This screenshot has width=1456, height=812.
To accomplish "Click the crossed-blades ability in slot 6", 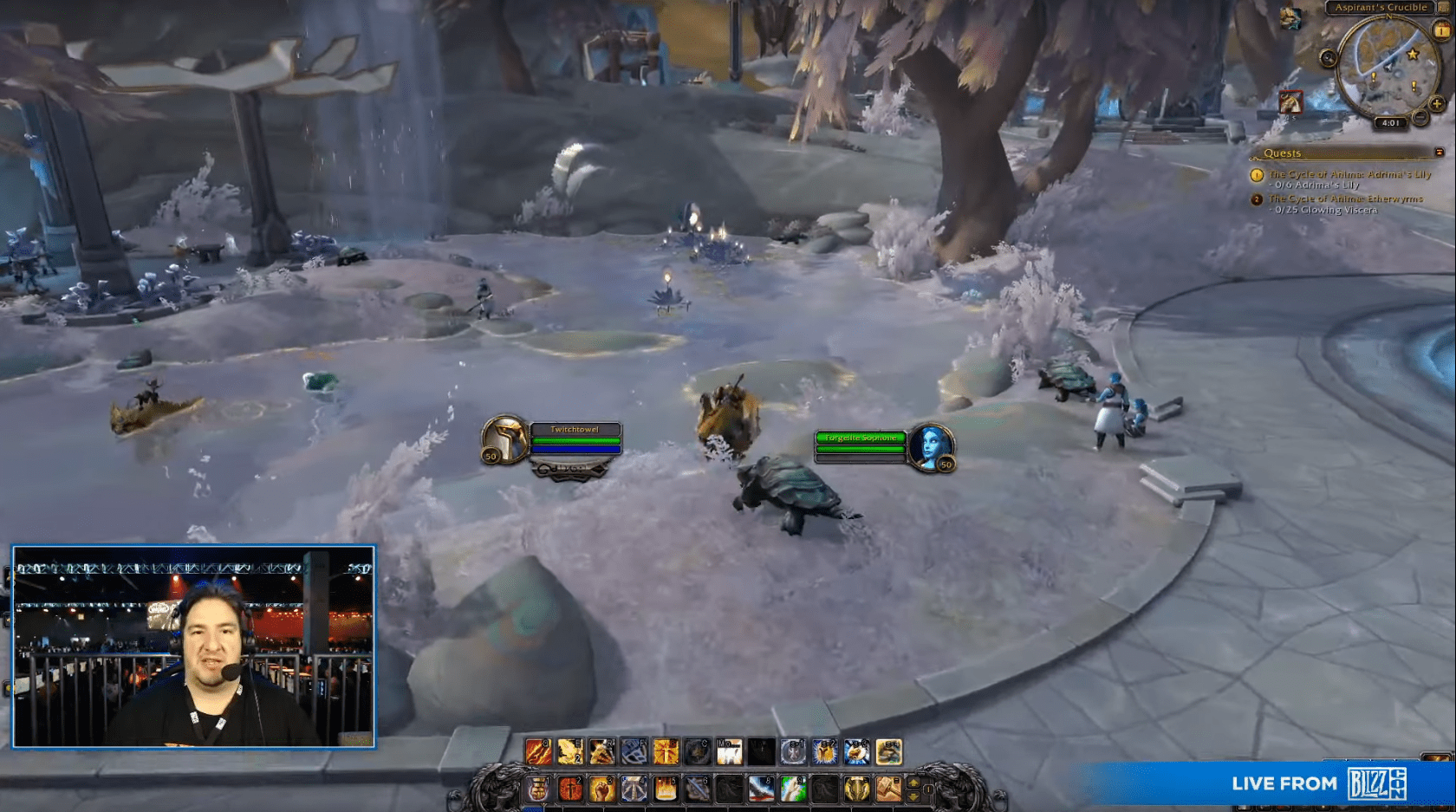I will point(699,789).
